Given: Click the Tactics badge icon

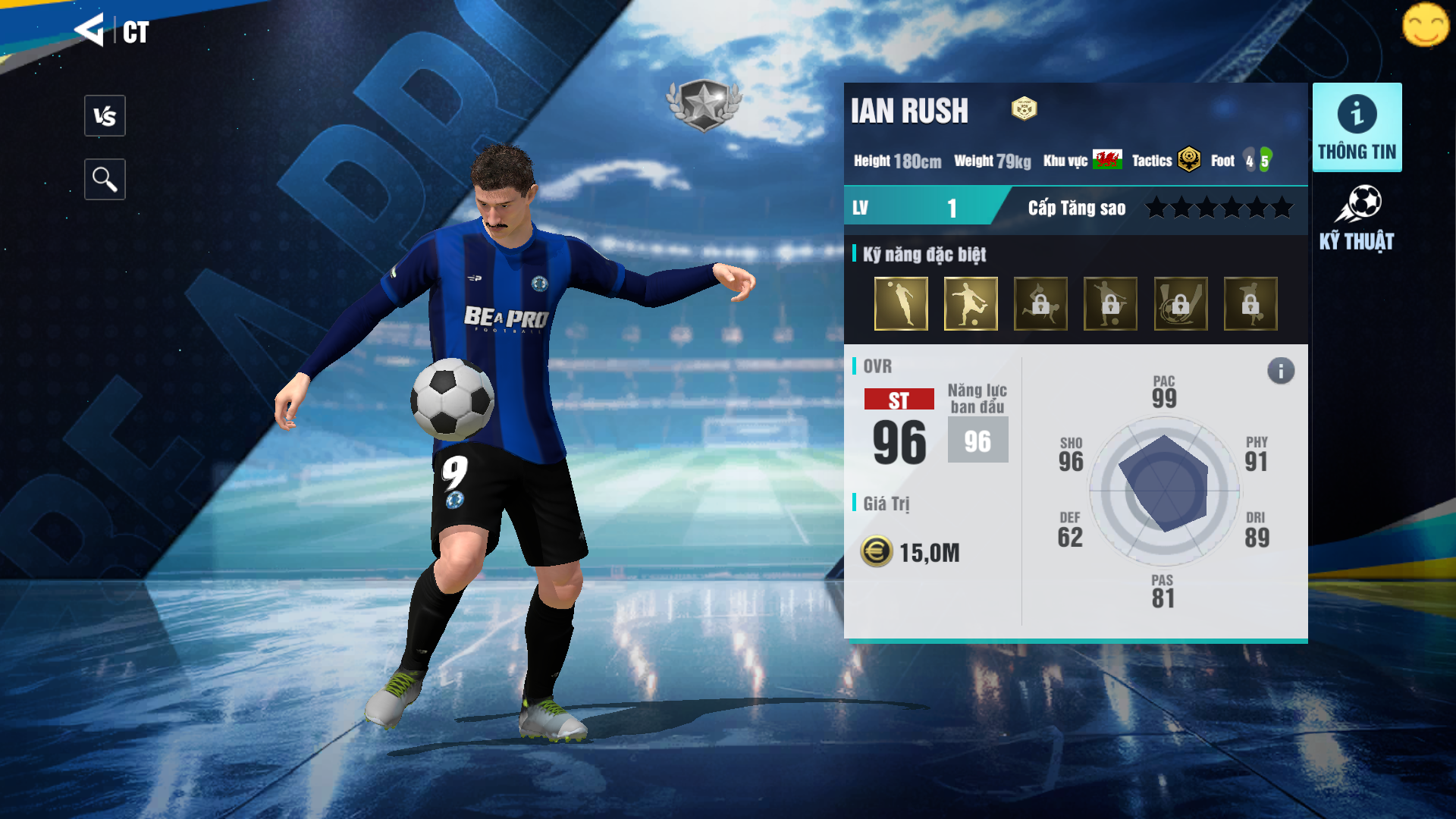Looking at the screenshot, I should [1189, 160].
